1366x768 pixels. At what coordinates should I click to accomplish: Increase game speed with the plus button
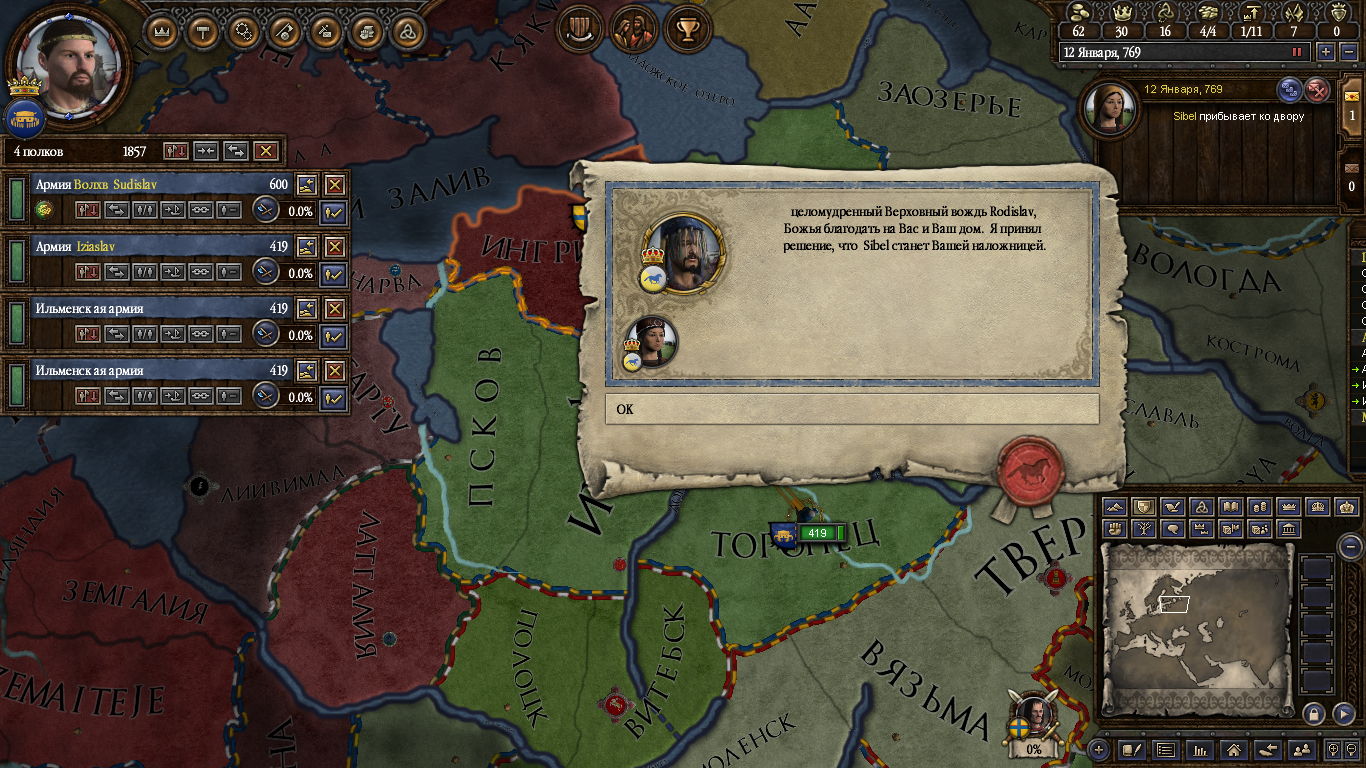(1326, 52)
